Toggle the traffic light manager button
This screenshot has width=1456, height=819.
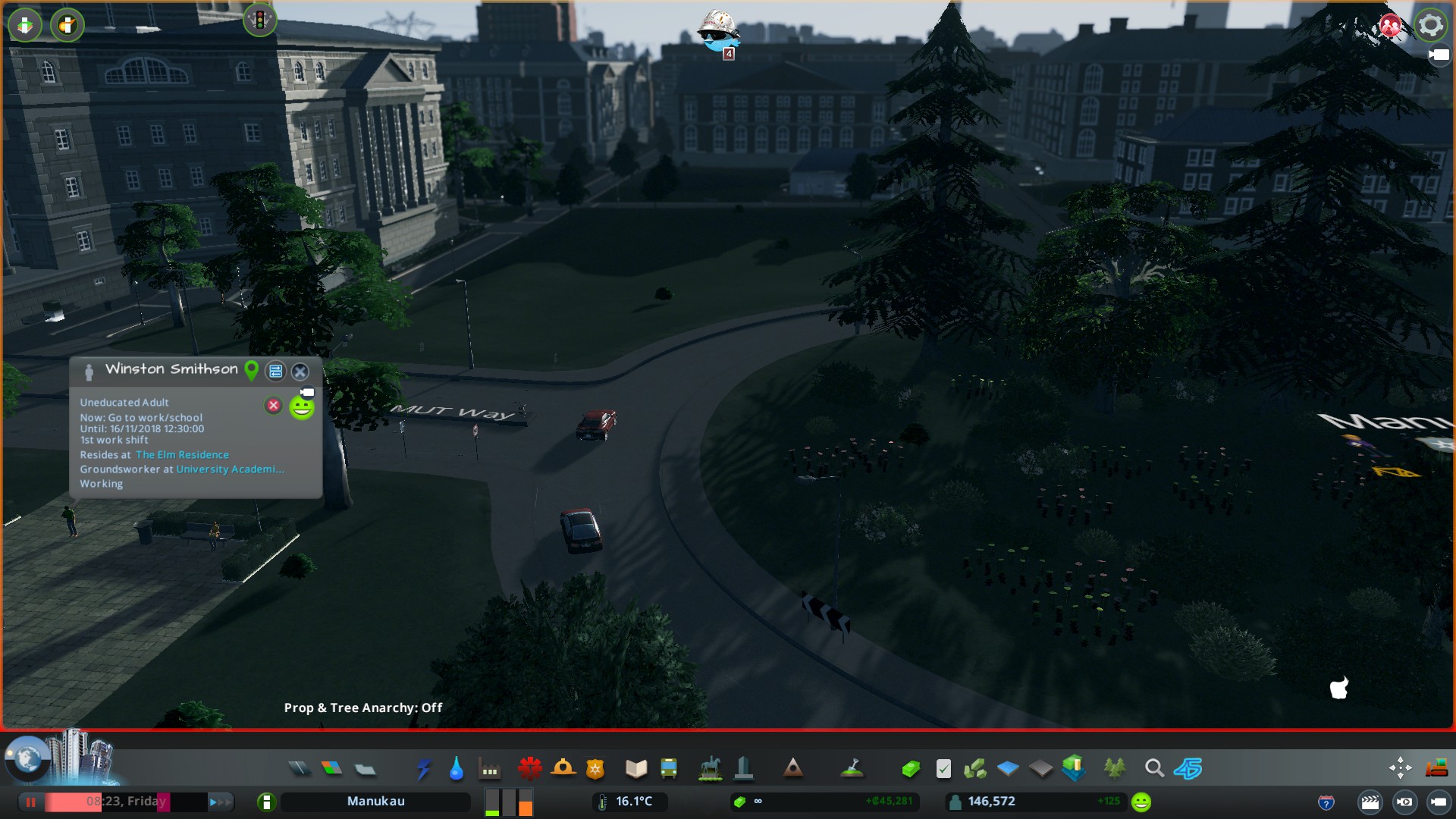(259, 20)
